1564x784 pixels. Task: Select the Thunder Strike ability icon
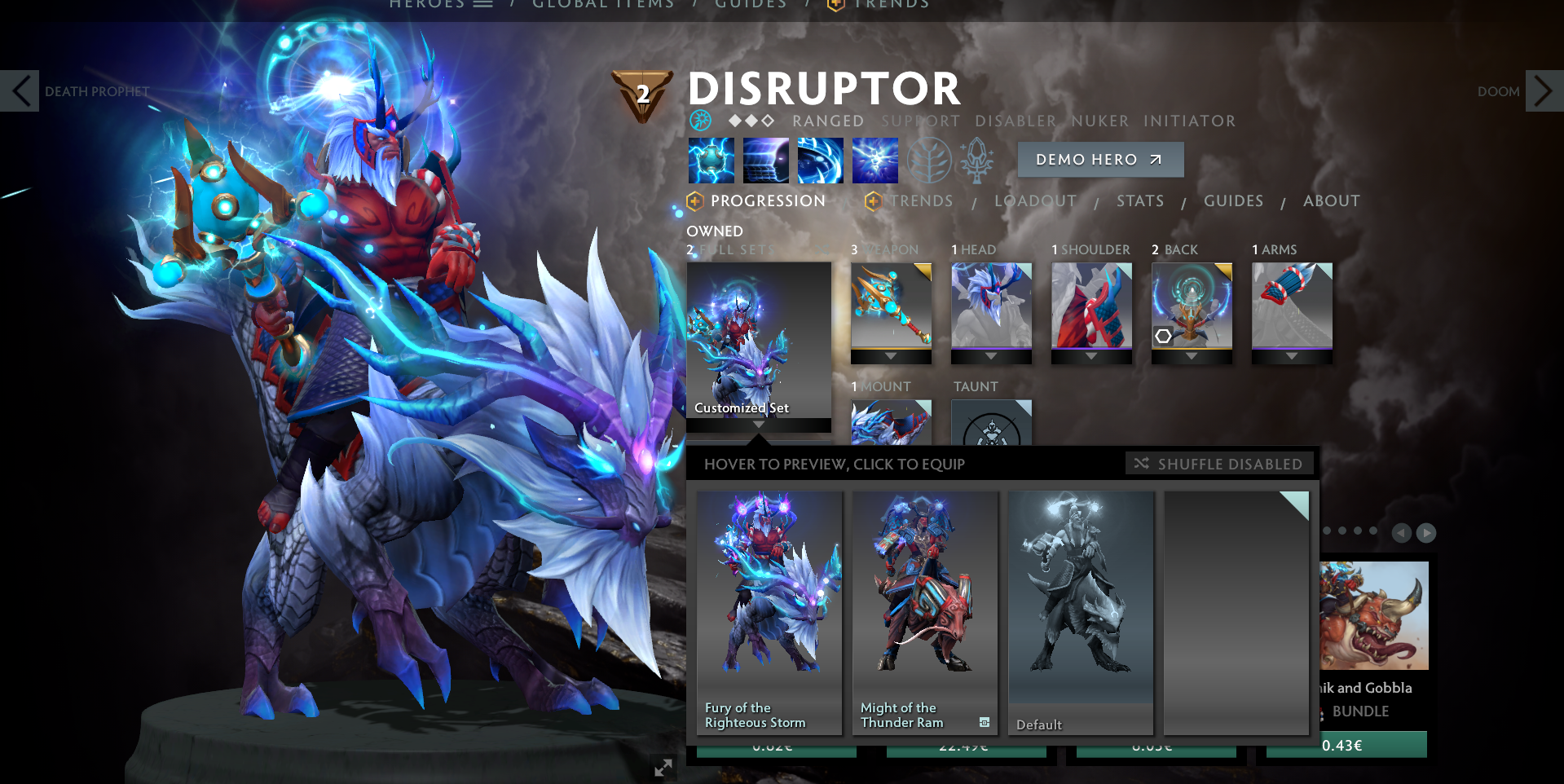pyautogui.click(x=711, y=160)
